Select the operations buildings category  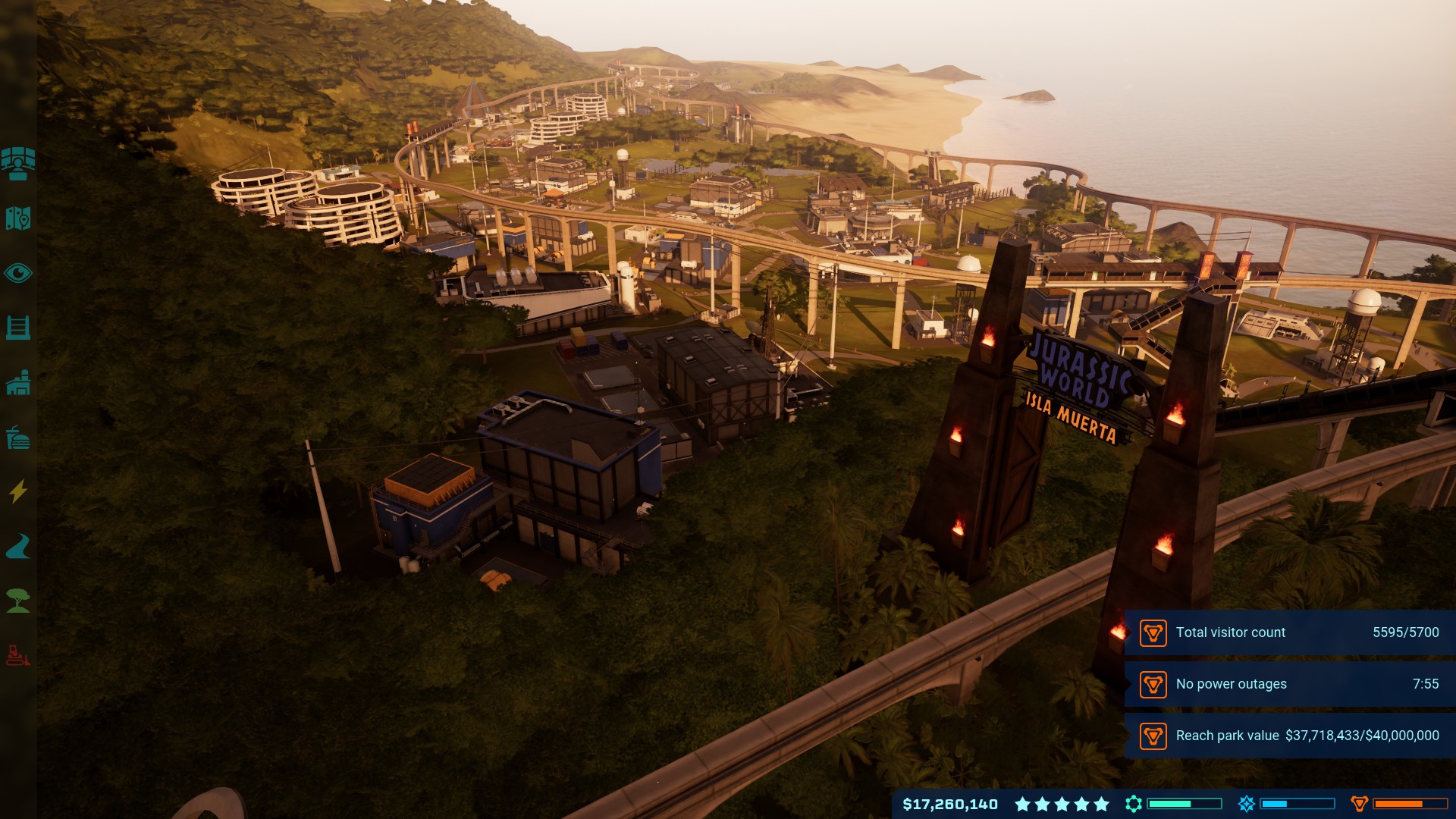18,383
